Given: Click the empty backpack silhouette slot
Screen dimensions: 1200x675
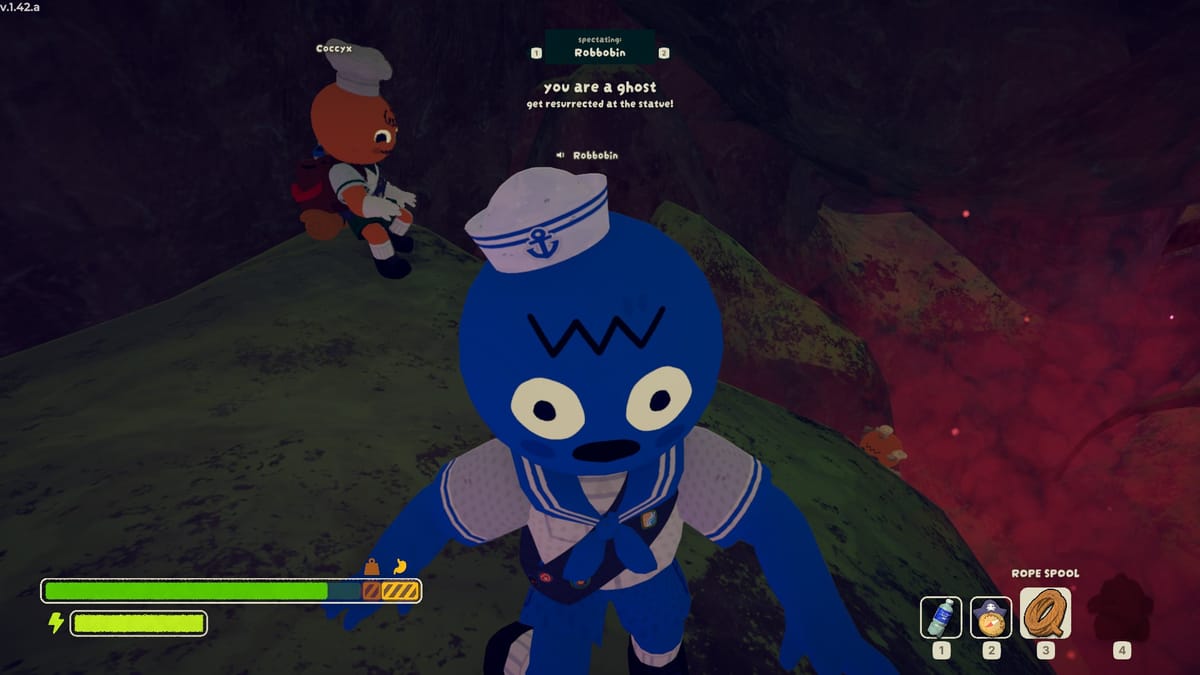Looking at the screenshot, I should [x=1121, y=610].
